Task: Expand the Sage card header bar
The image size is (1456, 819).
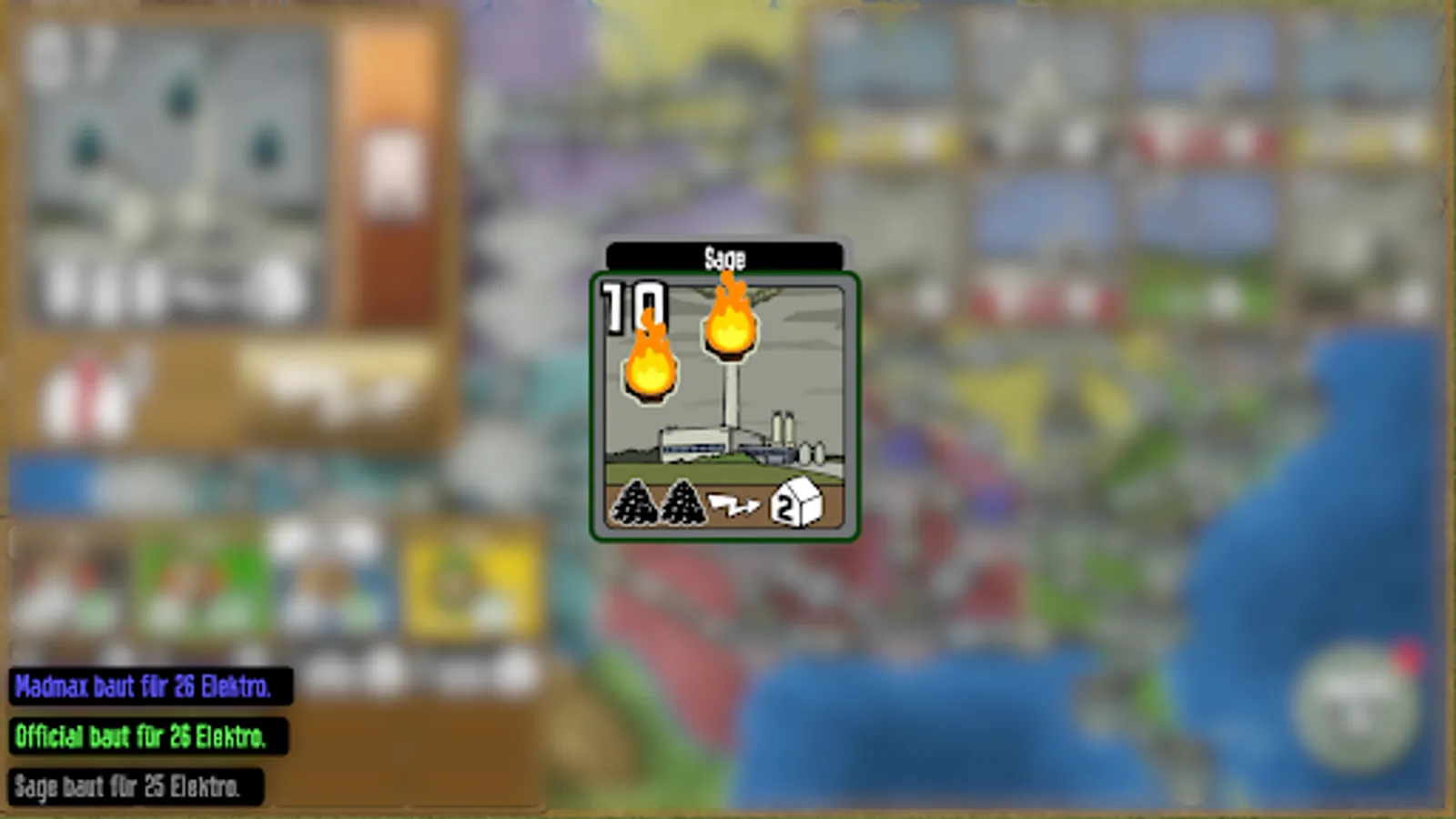Action: (x=725, y=258)
